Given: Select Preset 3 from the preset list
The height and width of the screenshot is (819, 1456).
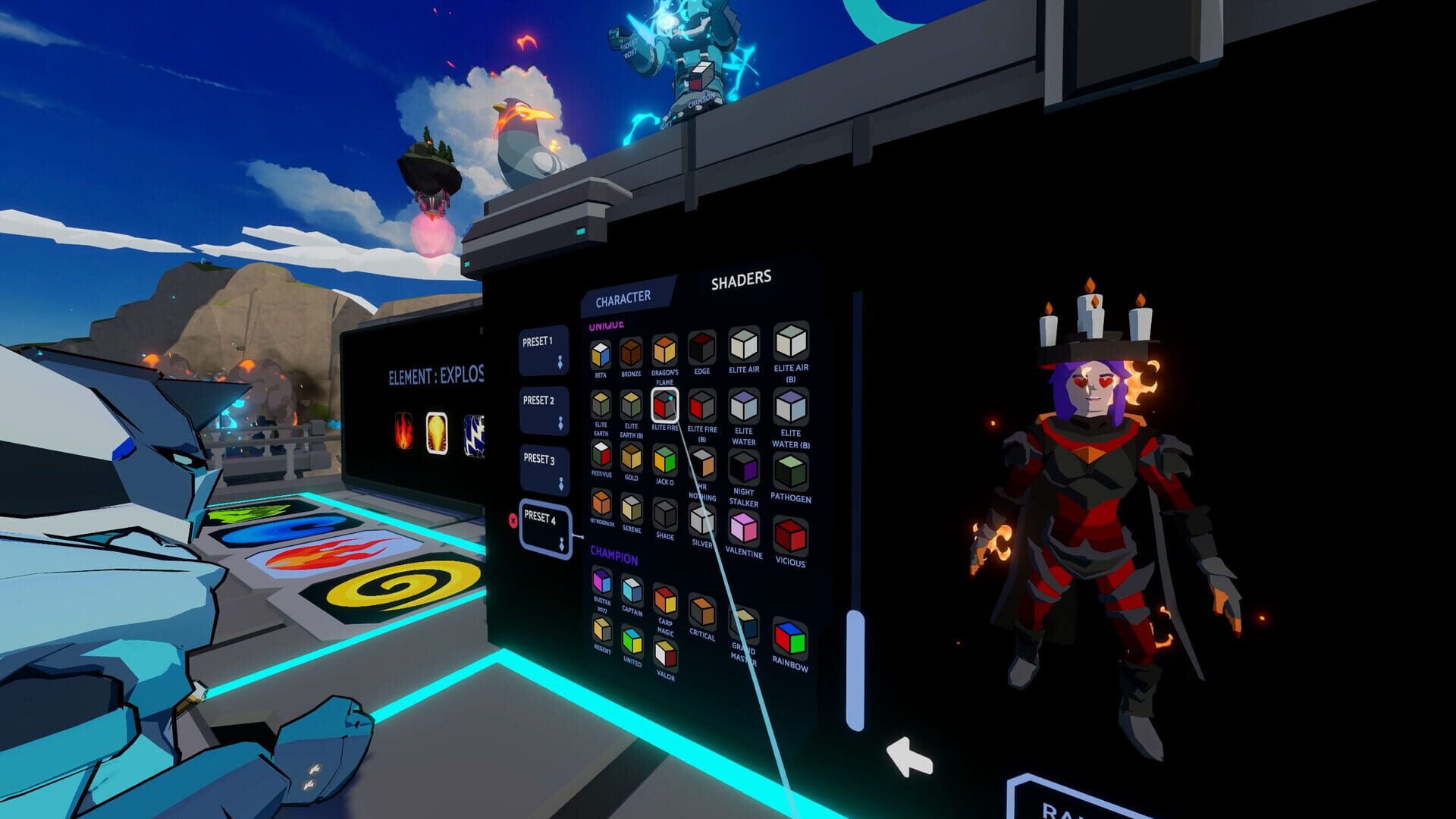Looking at the screenshot, I should (x=542, y=469).
